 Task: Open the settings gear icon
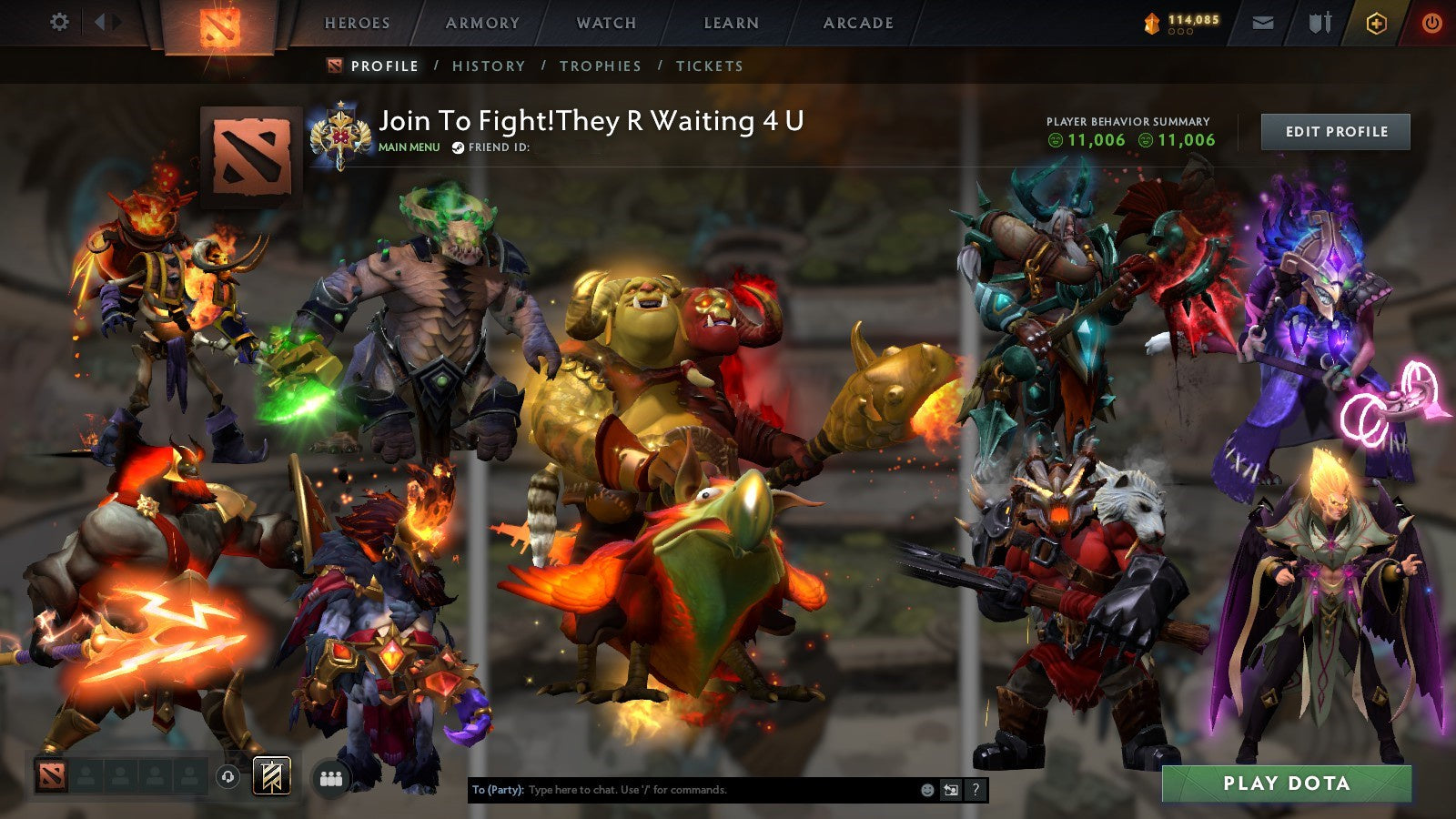pyautogui.click(x=60, y=23)
